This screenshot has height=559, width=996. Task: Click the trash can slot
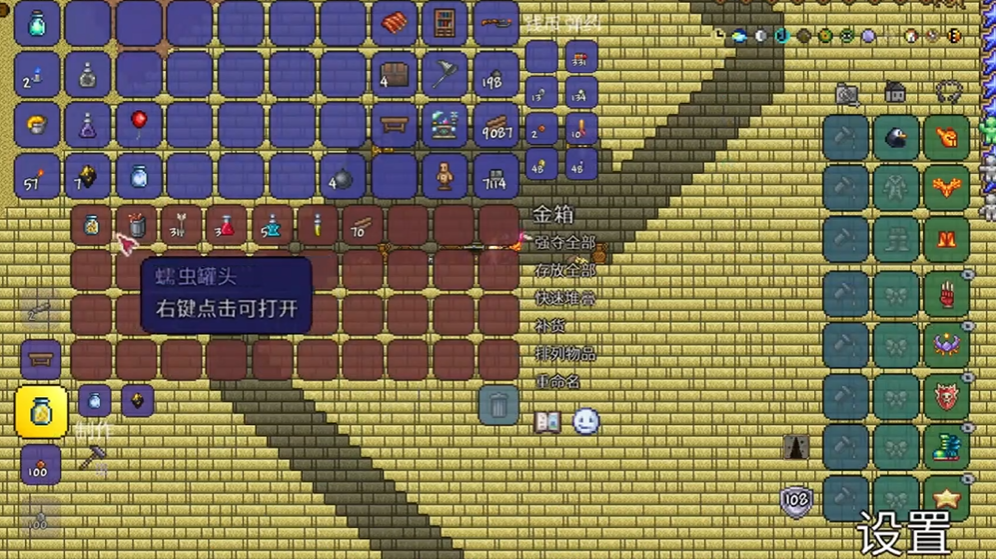tap(498, 405)
